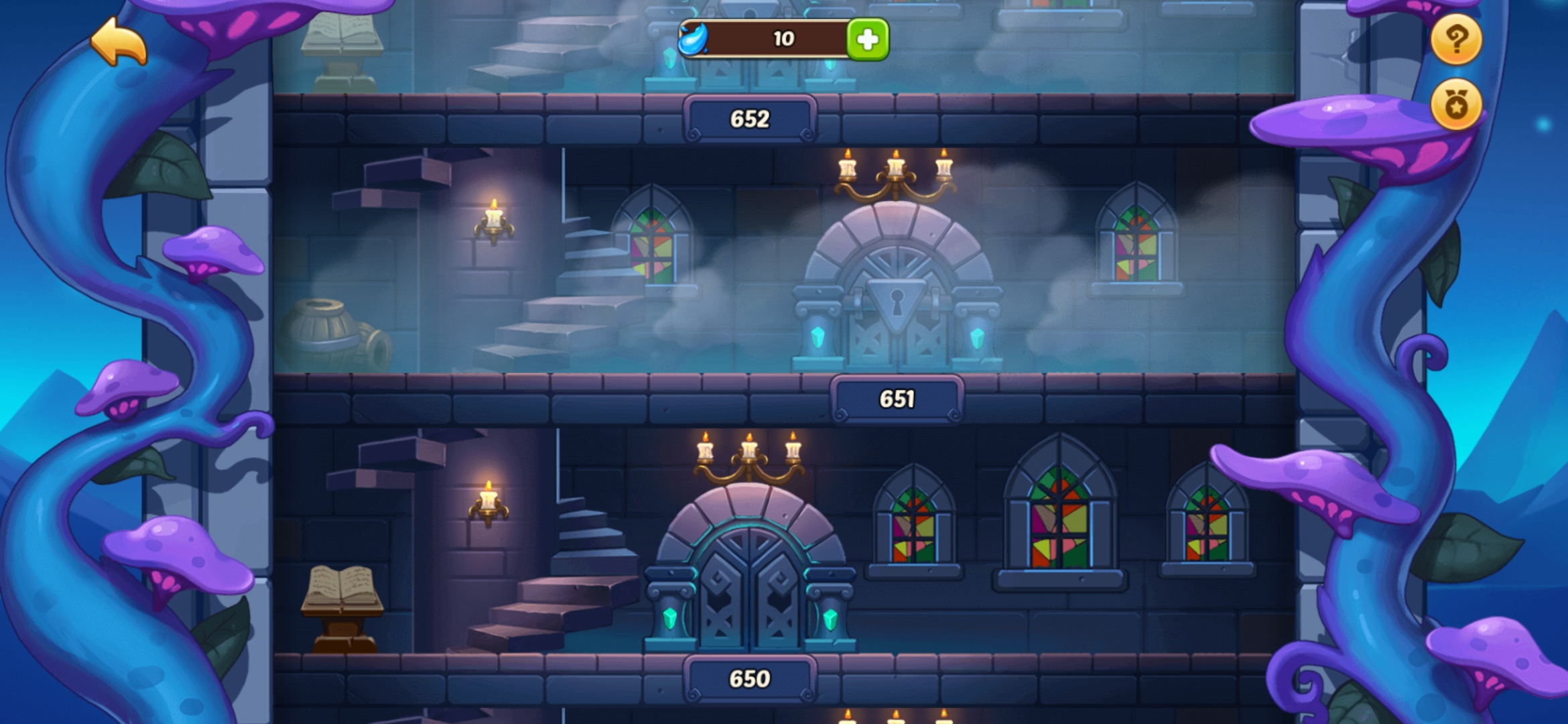
Task: Expand the floor 651 label plate
Action: click(x=897, y=400)
